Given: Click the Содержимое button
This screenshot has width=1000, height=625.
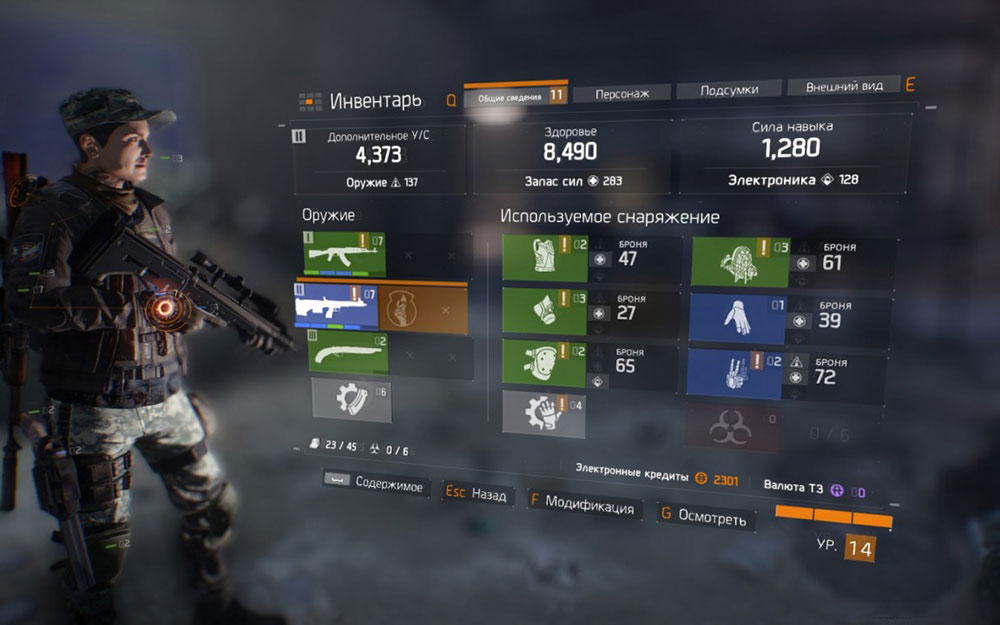Looking at the screenshot, I should point(375,486).
